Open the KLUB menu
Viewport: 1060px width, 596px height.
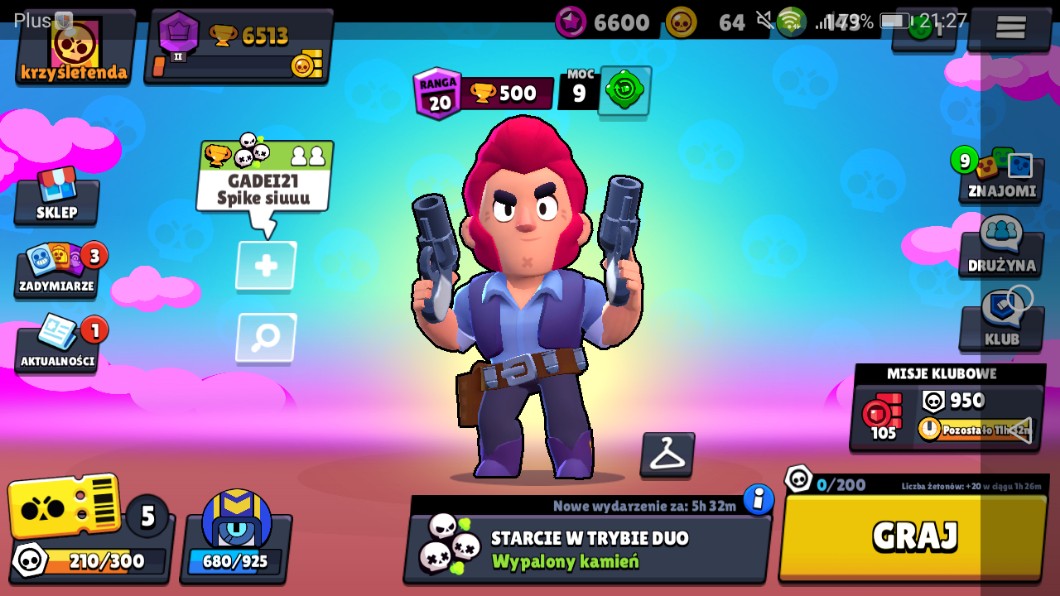(x=1001, y=324)
